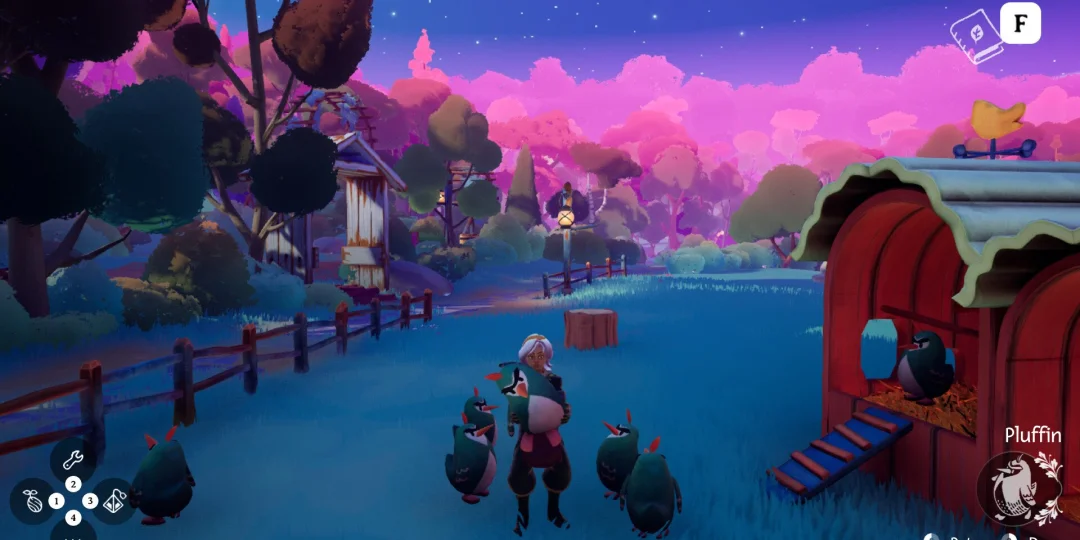Choose the seed slot in the tool wheel
The image size is (1080, 540).
33,501
